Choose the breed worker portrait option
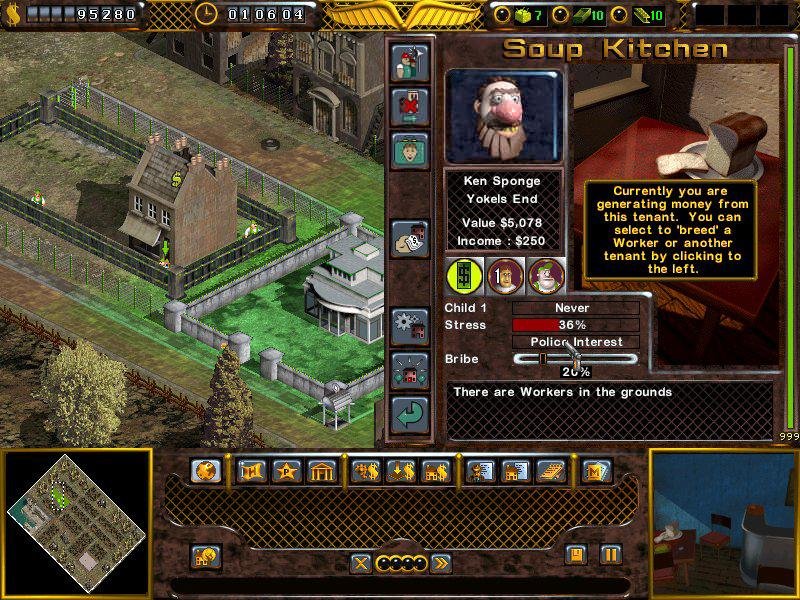Screen dimensions: 800x600 (504, 274)
